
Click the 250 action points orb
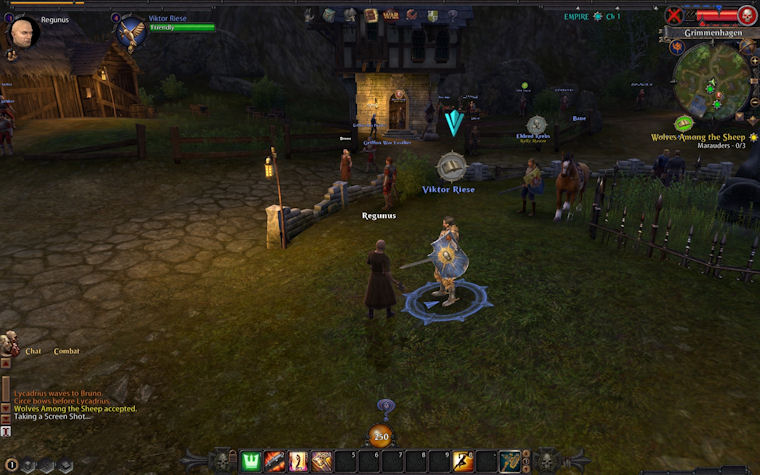point(381,436)
